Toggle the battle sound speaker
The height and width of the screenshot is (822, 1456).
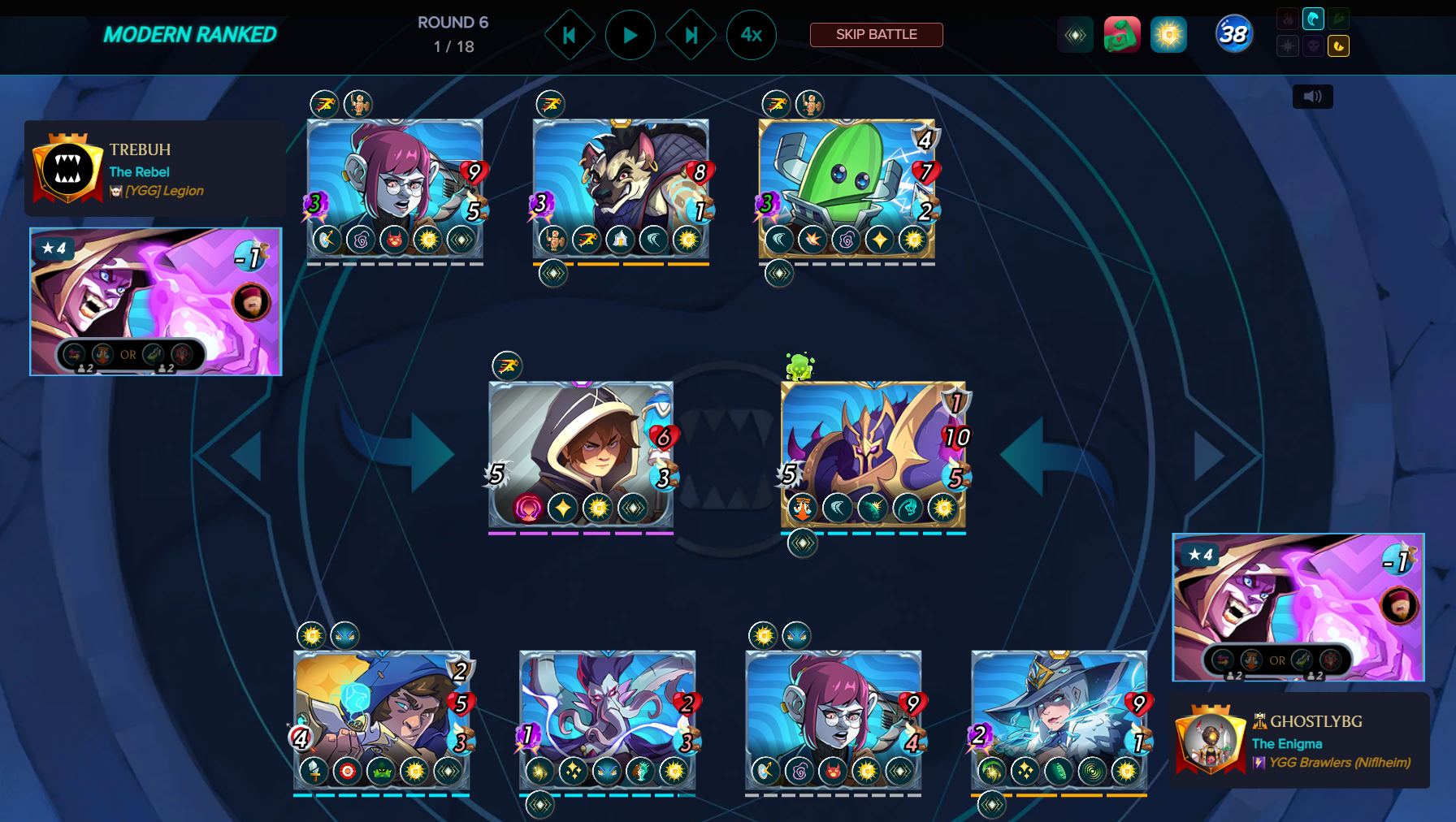click(1312, 97)
